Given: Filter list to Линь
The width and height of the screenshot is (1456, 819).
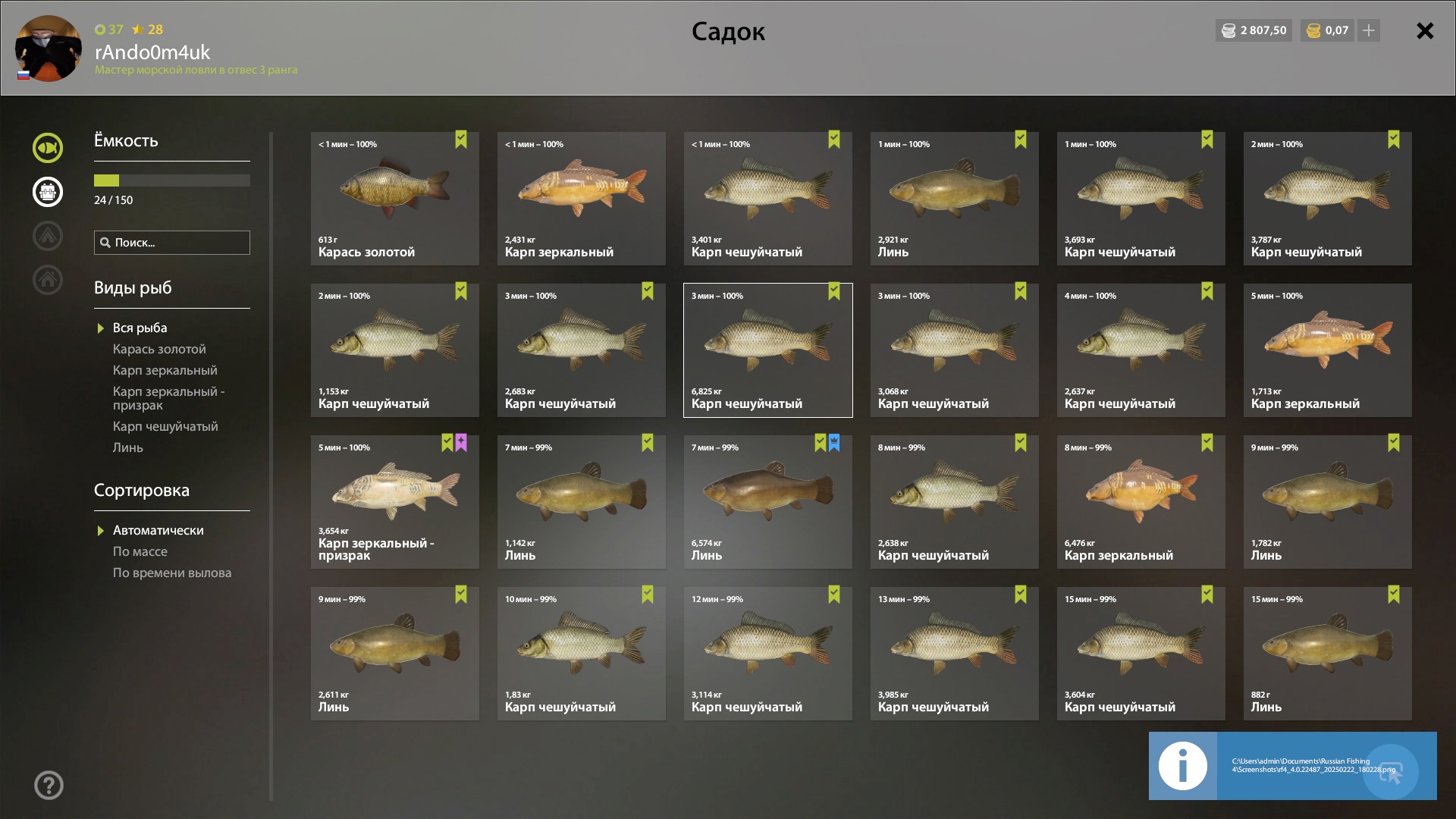Looking at the screenshot, I should coord(128,447).
